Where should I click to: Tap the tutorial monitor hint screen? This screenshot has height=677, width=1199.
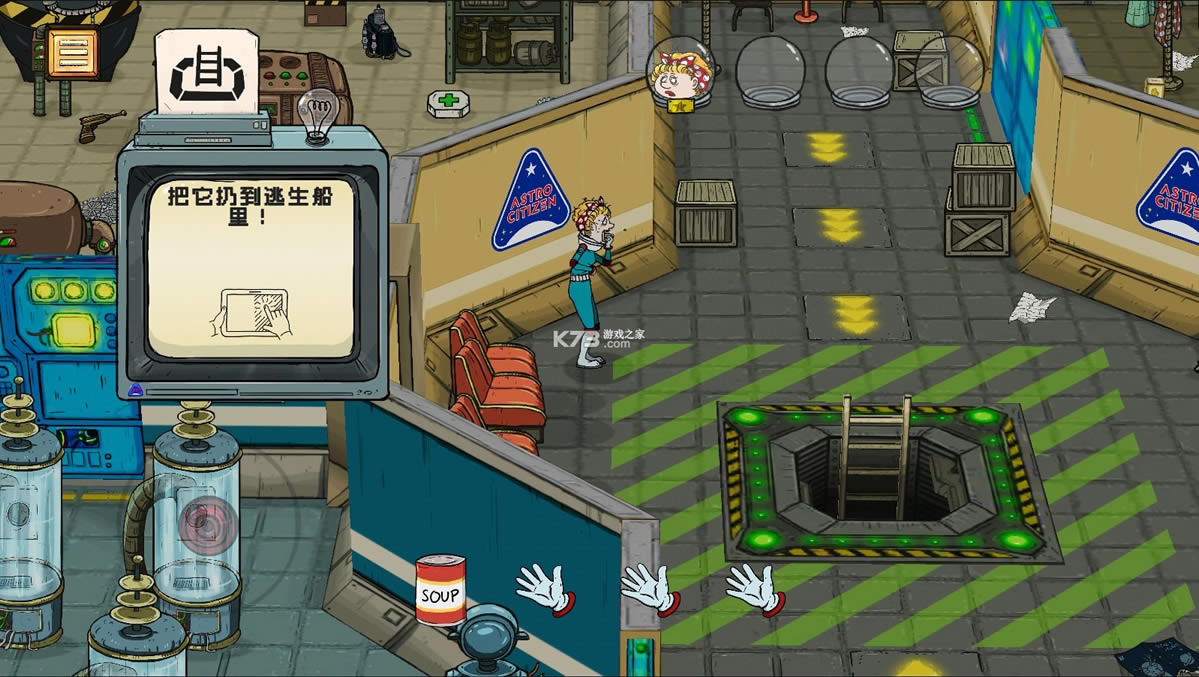point(251,267)
